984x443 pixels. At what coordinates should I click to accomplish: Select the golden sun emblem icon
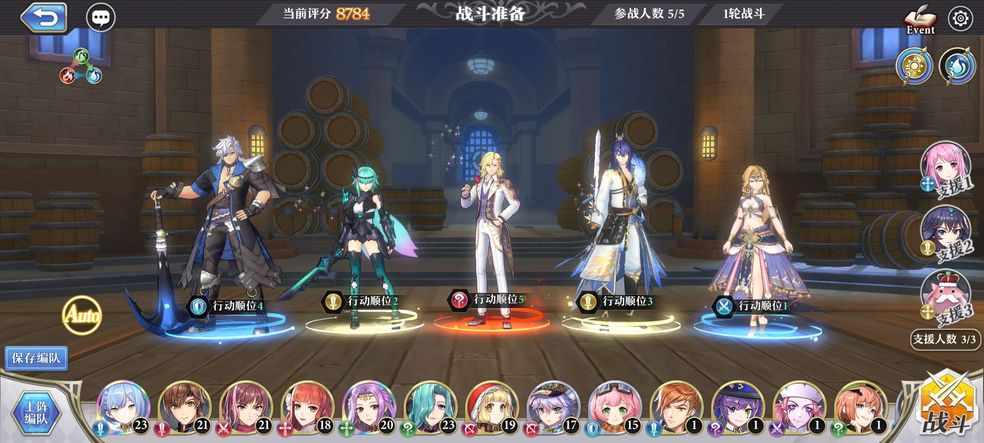914,66
